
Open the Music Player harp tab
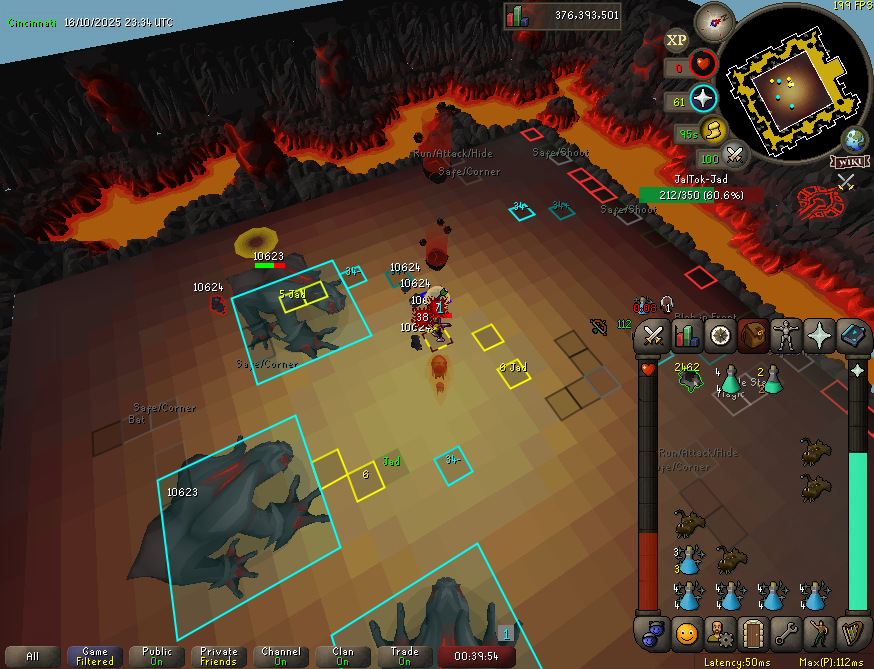853,632
